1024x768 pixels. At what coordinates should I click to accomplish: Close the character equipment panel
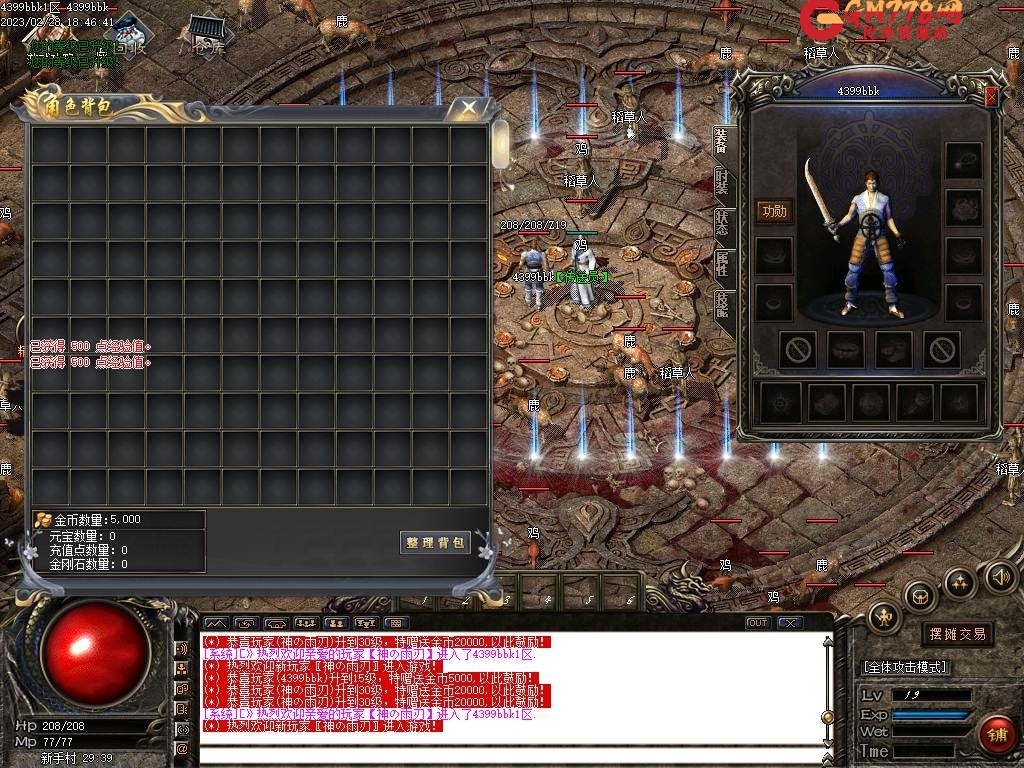pyautogui.click(x=991, y=96)
